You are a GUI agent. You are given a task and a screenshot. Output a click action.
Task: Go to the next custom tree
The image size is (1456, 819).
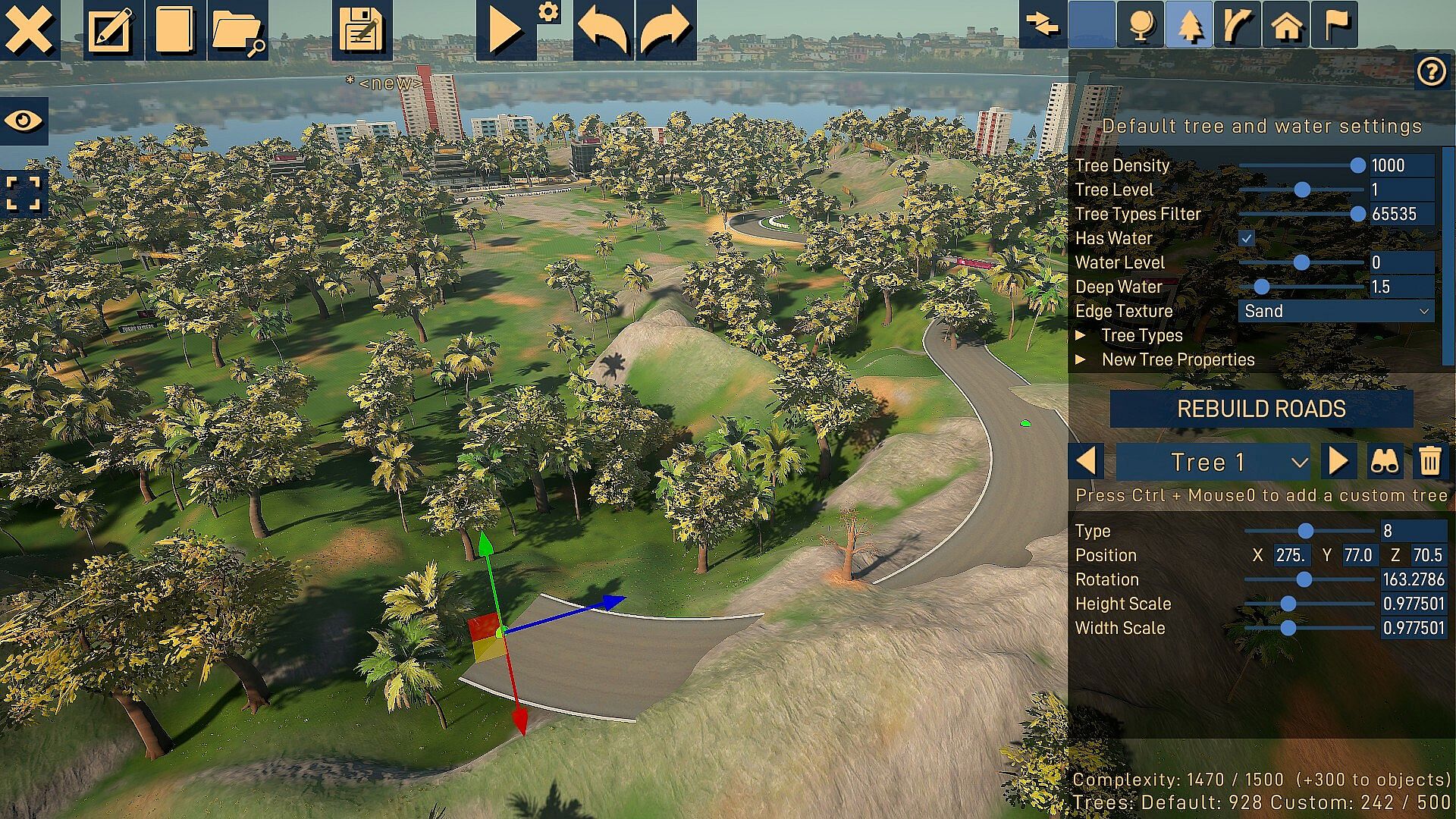[1338, 461]
